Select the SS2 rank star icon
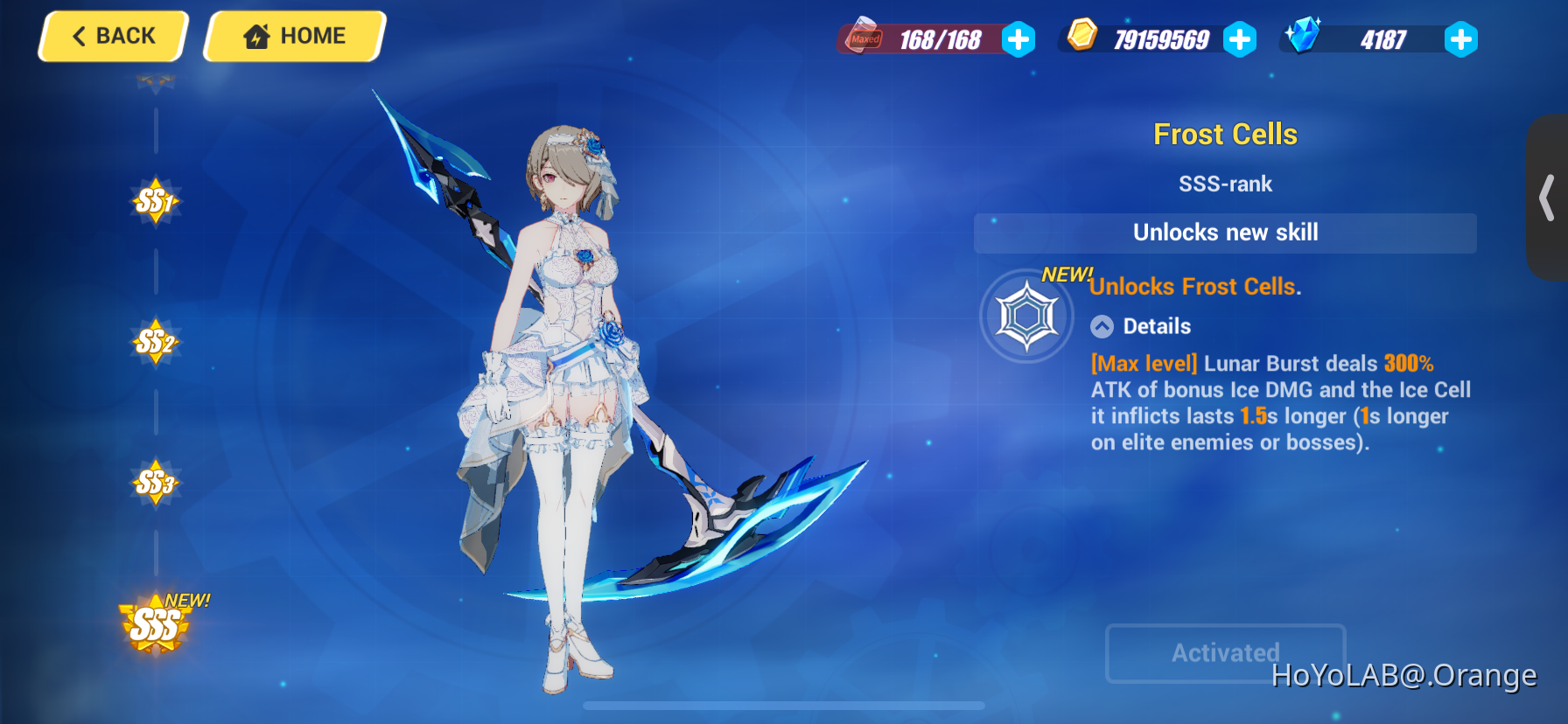The height and width of the screenshot is (724, 1568). pyautogui.click(x=156, y=343)
